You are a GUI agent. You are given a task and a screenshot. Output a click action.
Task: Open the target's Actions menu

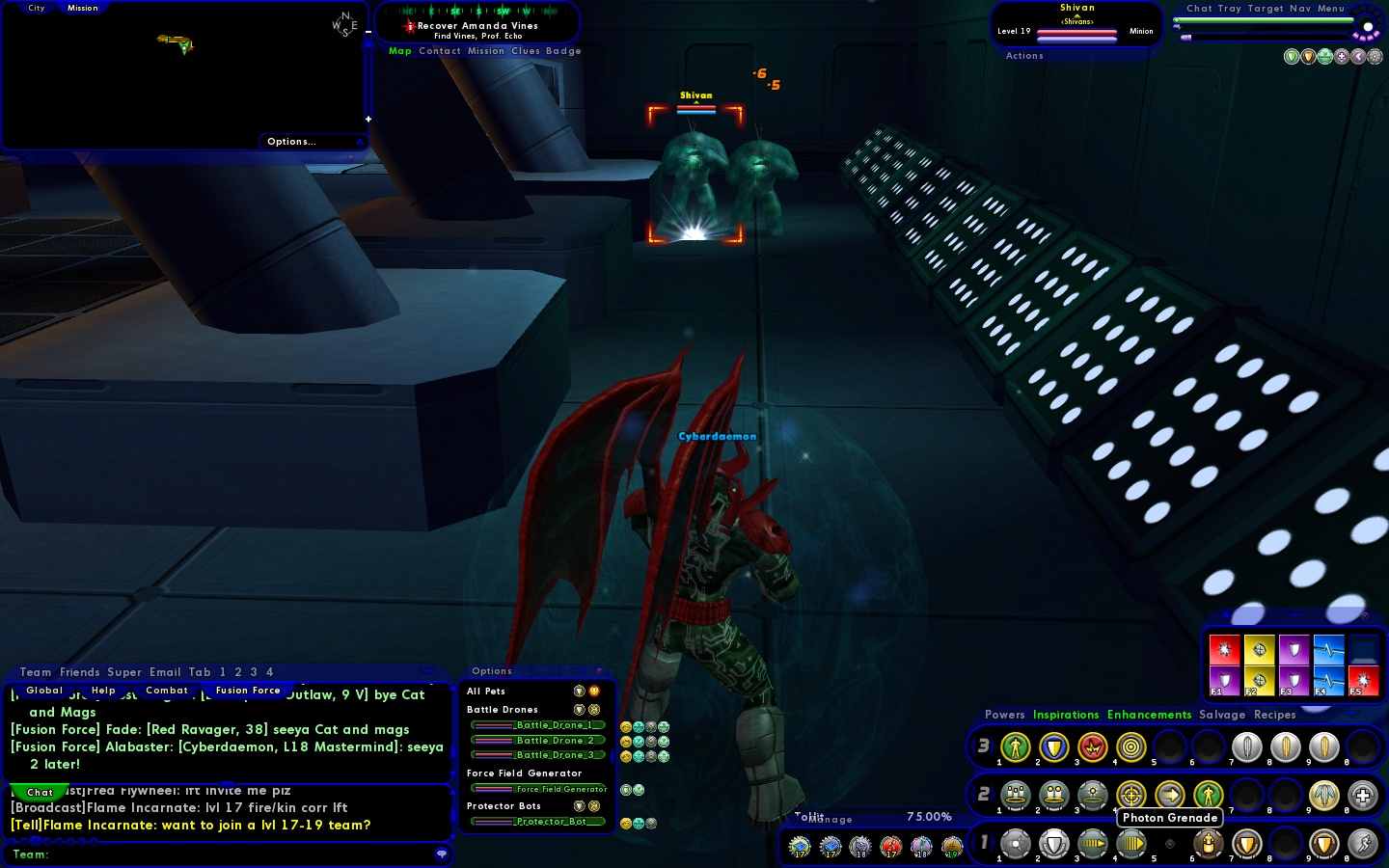pyautogui.click(x=1024, y=56)
